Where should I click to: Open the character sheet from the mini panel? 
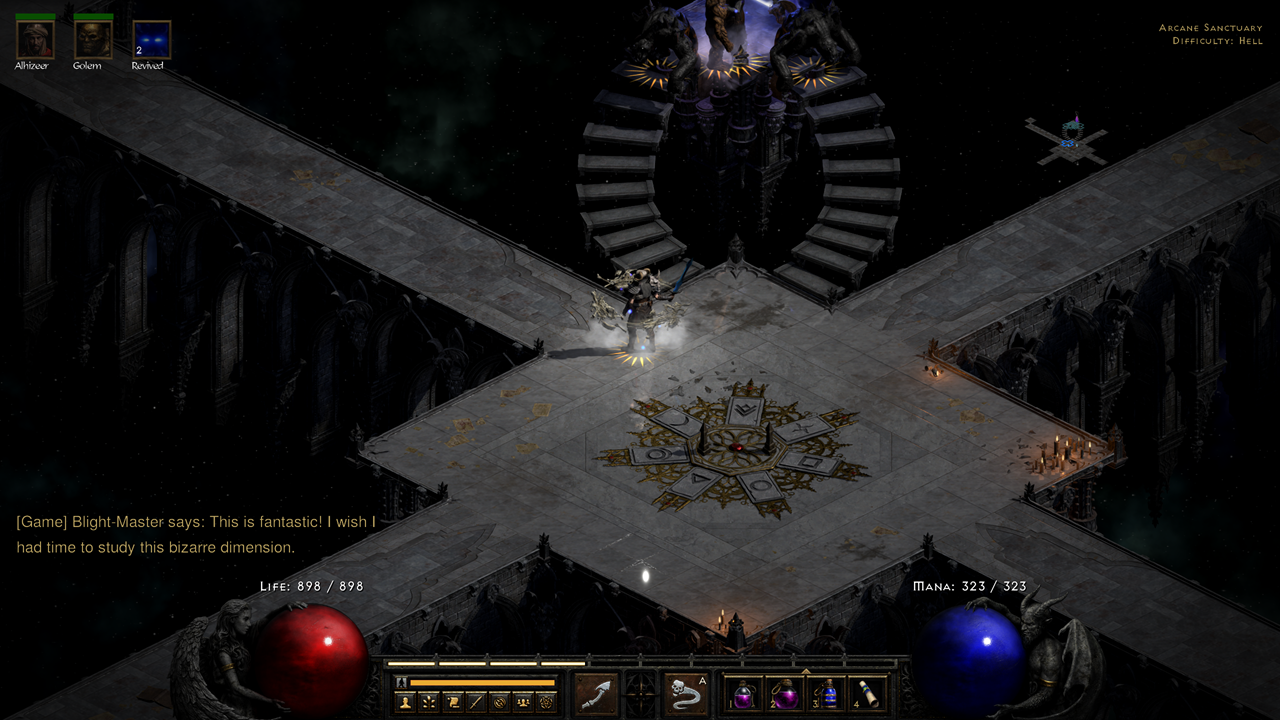[x=406, y=702]
